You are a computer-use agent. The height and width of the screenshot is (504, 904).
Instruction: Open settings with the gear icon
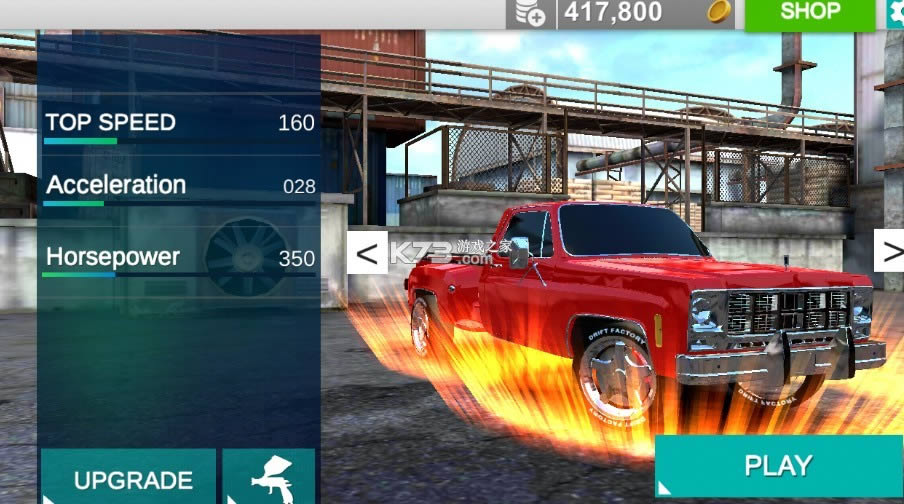click(x=895, y=13)
